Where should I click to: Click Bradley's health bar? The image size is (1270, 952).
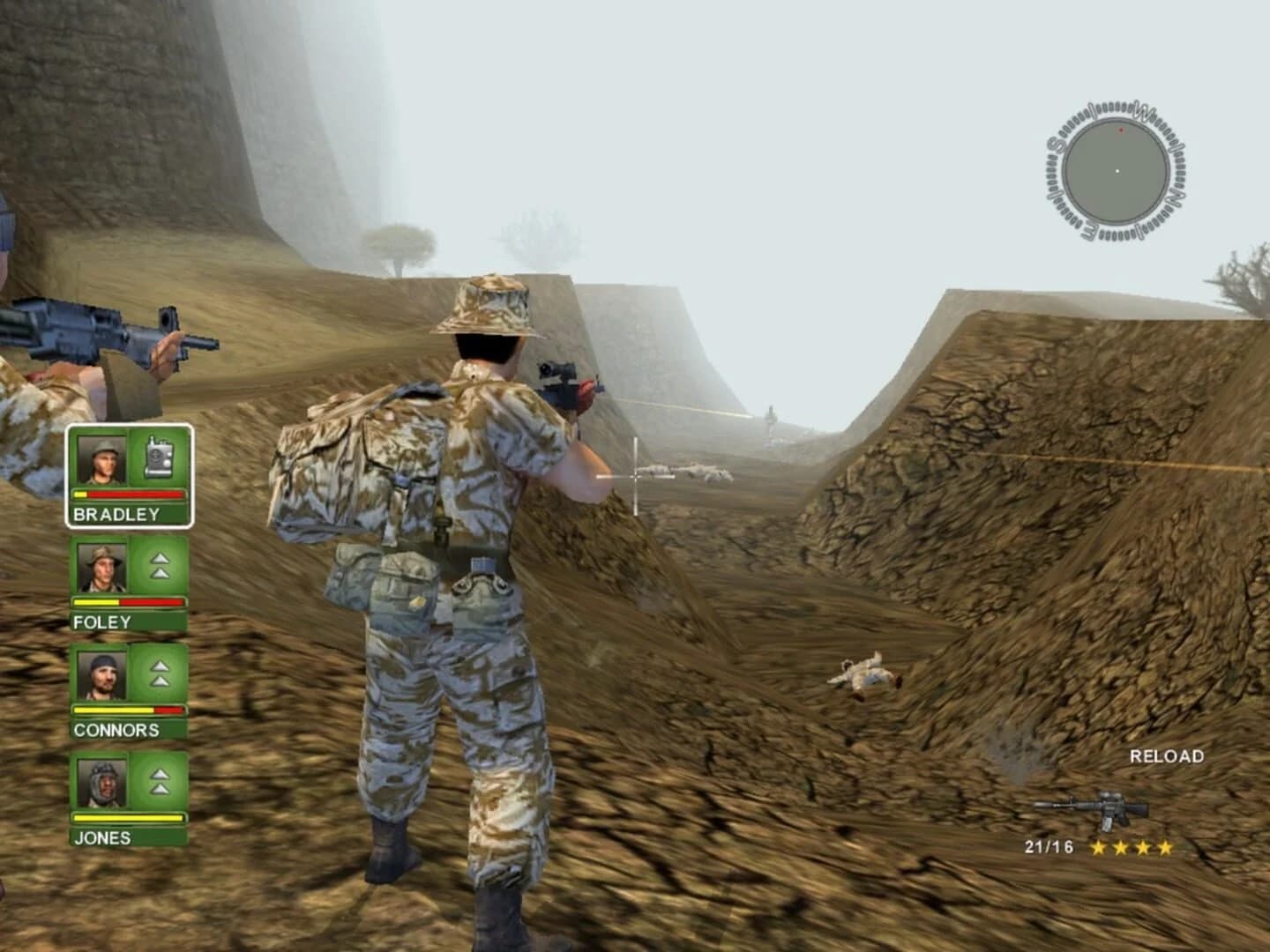(128, 496)
